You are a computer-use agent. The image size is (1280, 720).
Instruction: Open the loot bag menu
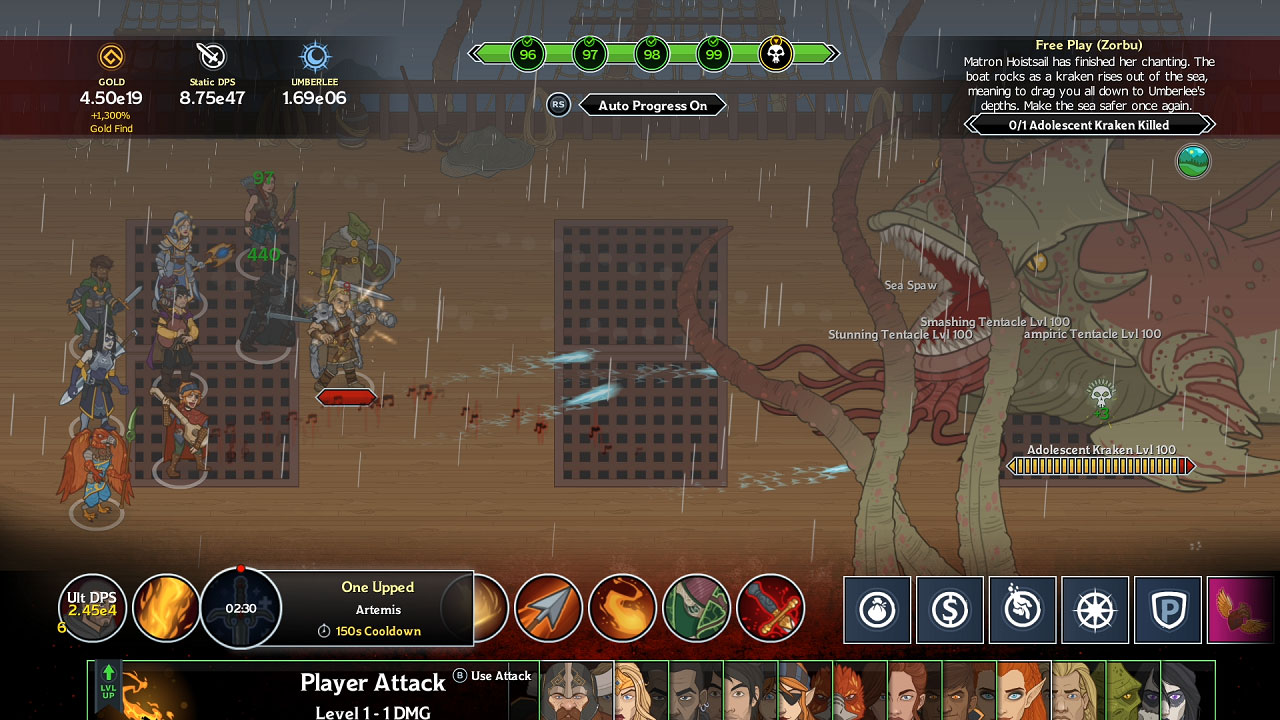[877, 608]
